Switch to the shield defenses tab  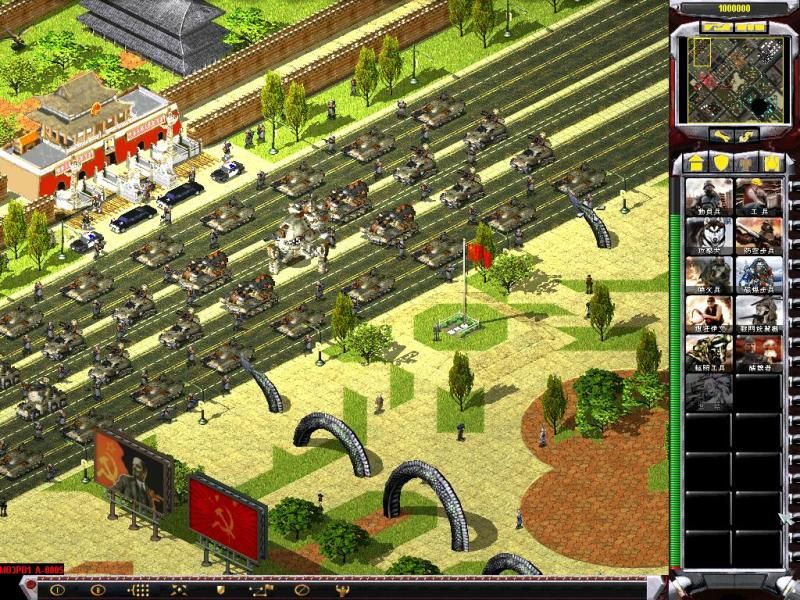coord(720,162)
